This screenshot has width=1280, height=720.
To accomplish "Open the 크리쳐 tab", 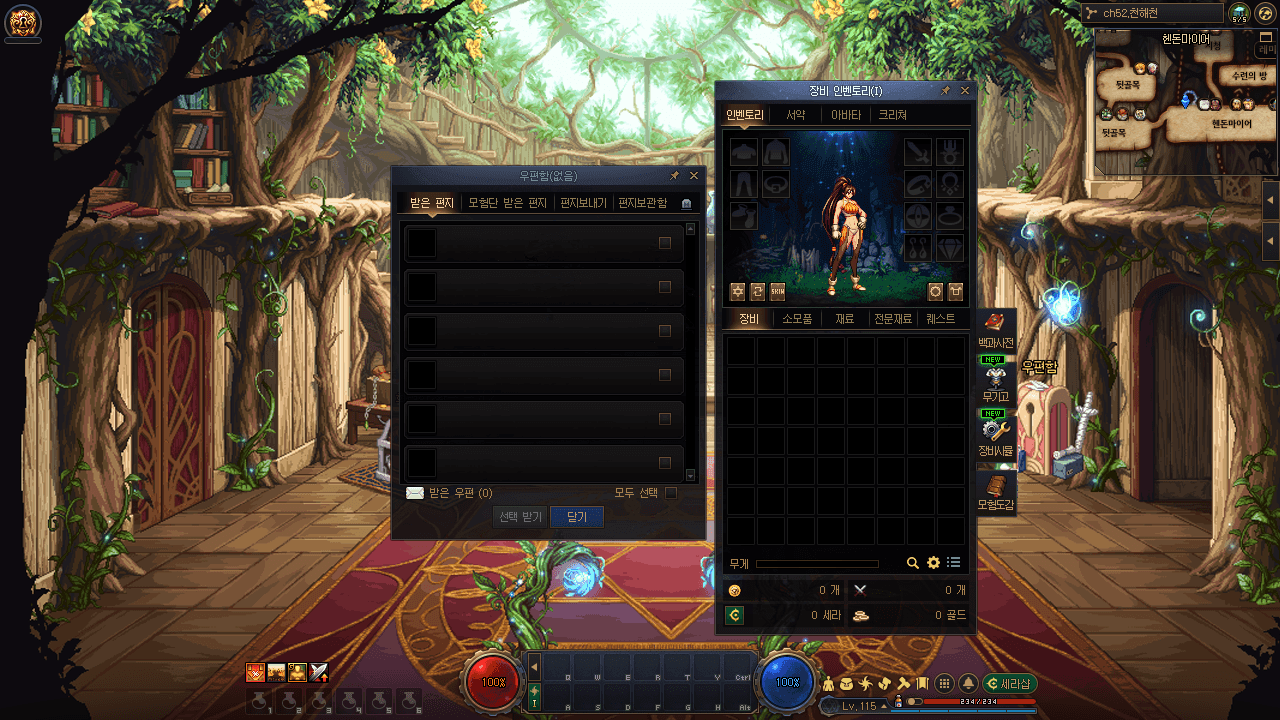I will 893,115.
